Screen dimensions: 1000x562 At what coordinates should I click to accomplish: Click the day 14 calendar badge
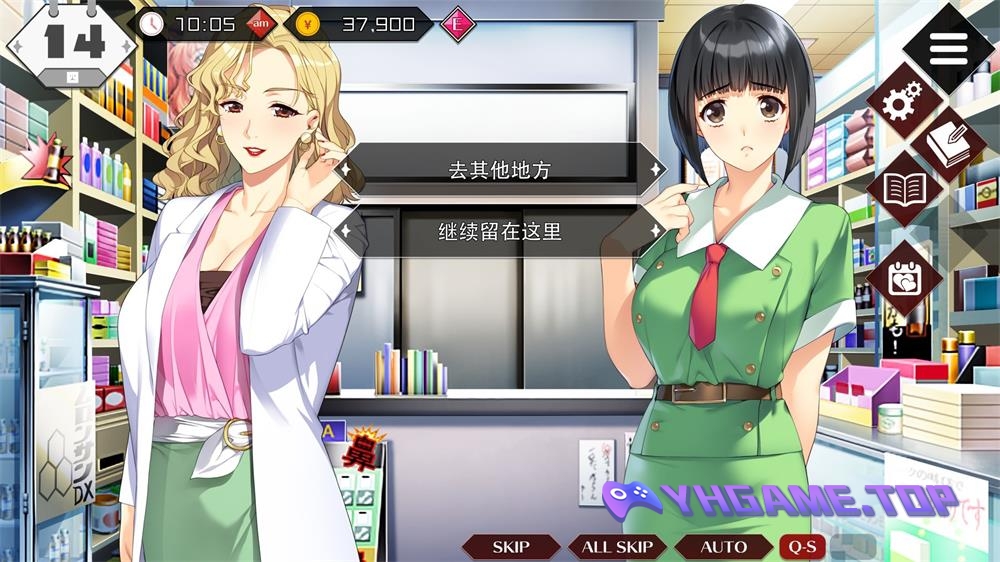point(71,44)
